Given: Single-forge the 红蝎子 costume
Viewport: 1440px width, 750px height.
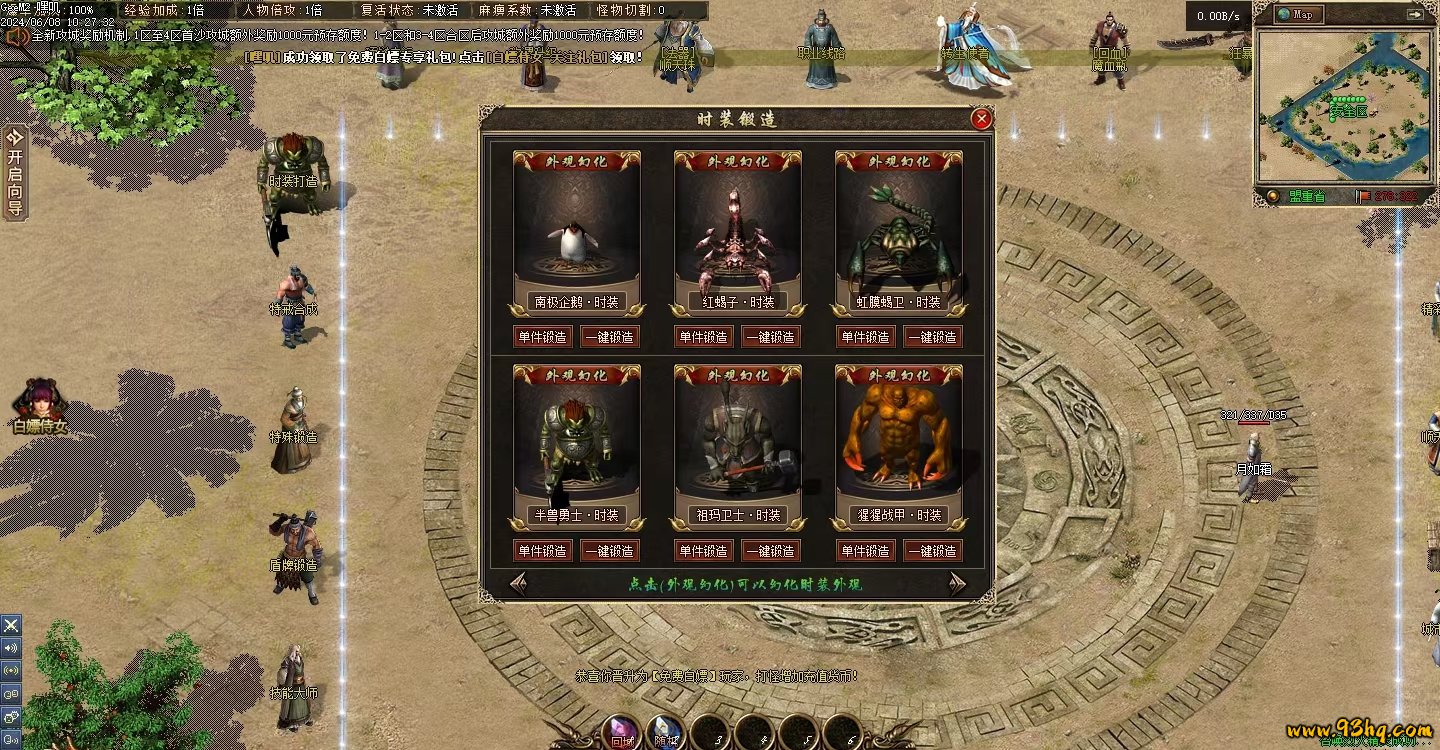Looking at the screenshot, I should pyautogui.click(x=703, y=337).
